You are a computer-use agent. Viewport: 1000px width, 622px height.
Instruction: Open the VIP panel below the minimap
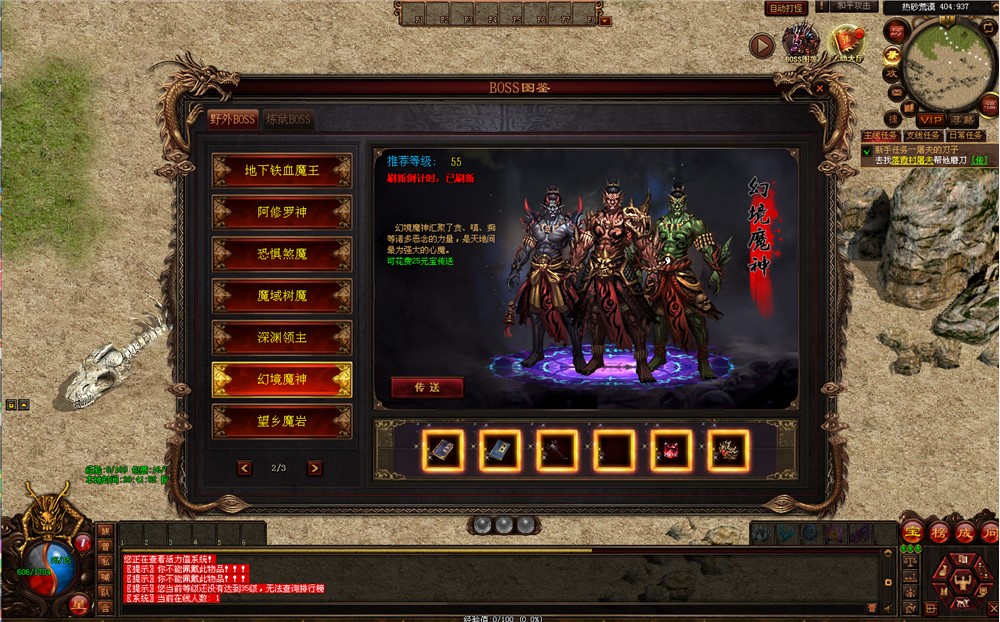pos(931,120)
